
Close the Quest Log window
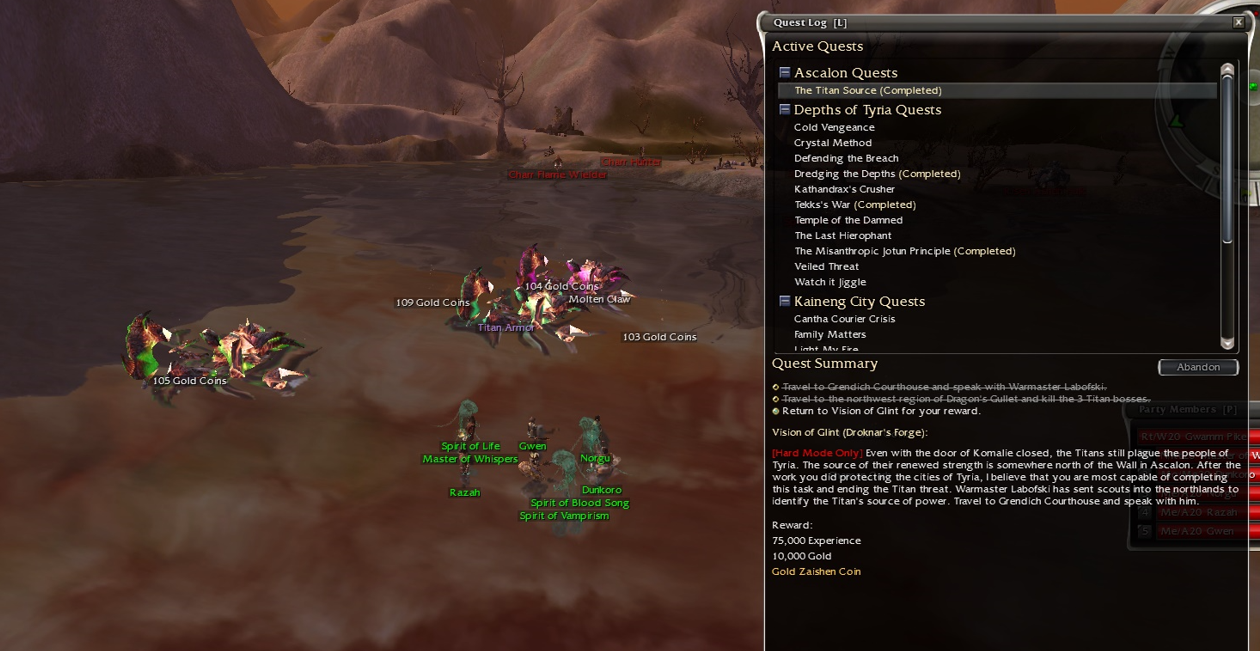(x=1238, y=22)
